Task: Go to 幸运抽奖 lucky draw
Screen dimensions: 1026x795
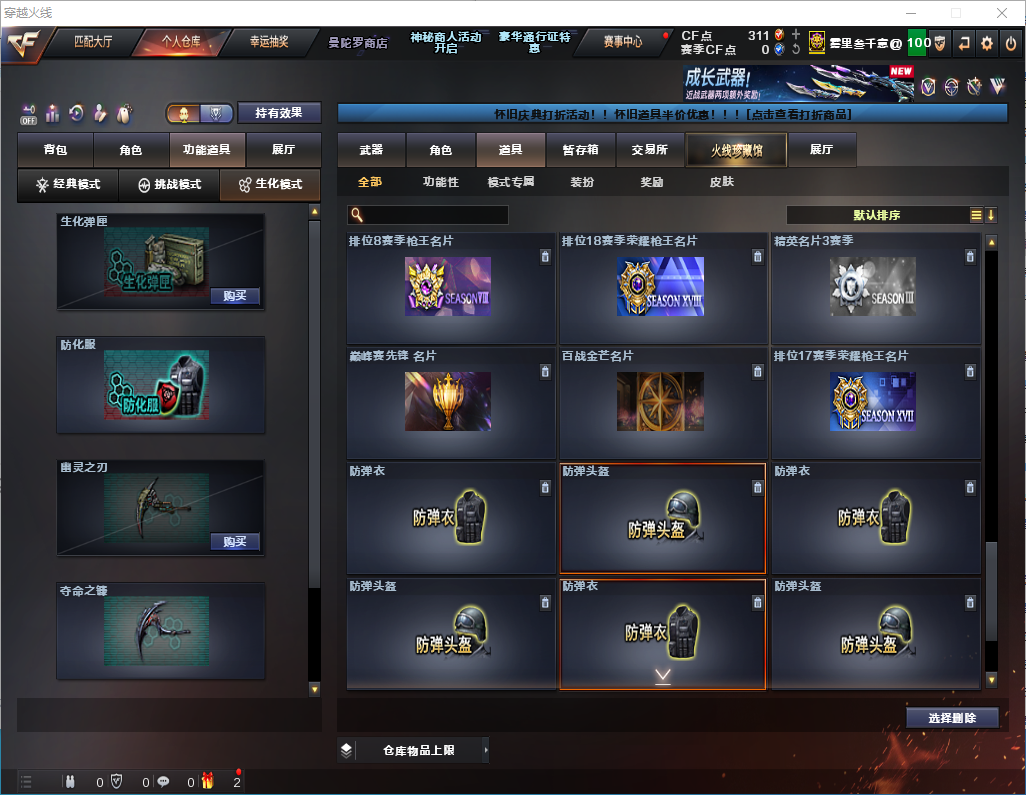Action: [268, 42]
